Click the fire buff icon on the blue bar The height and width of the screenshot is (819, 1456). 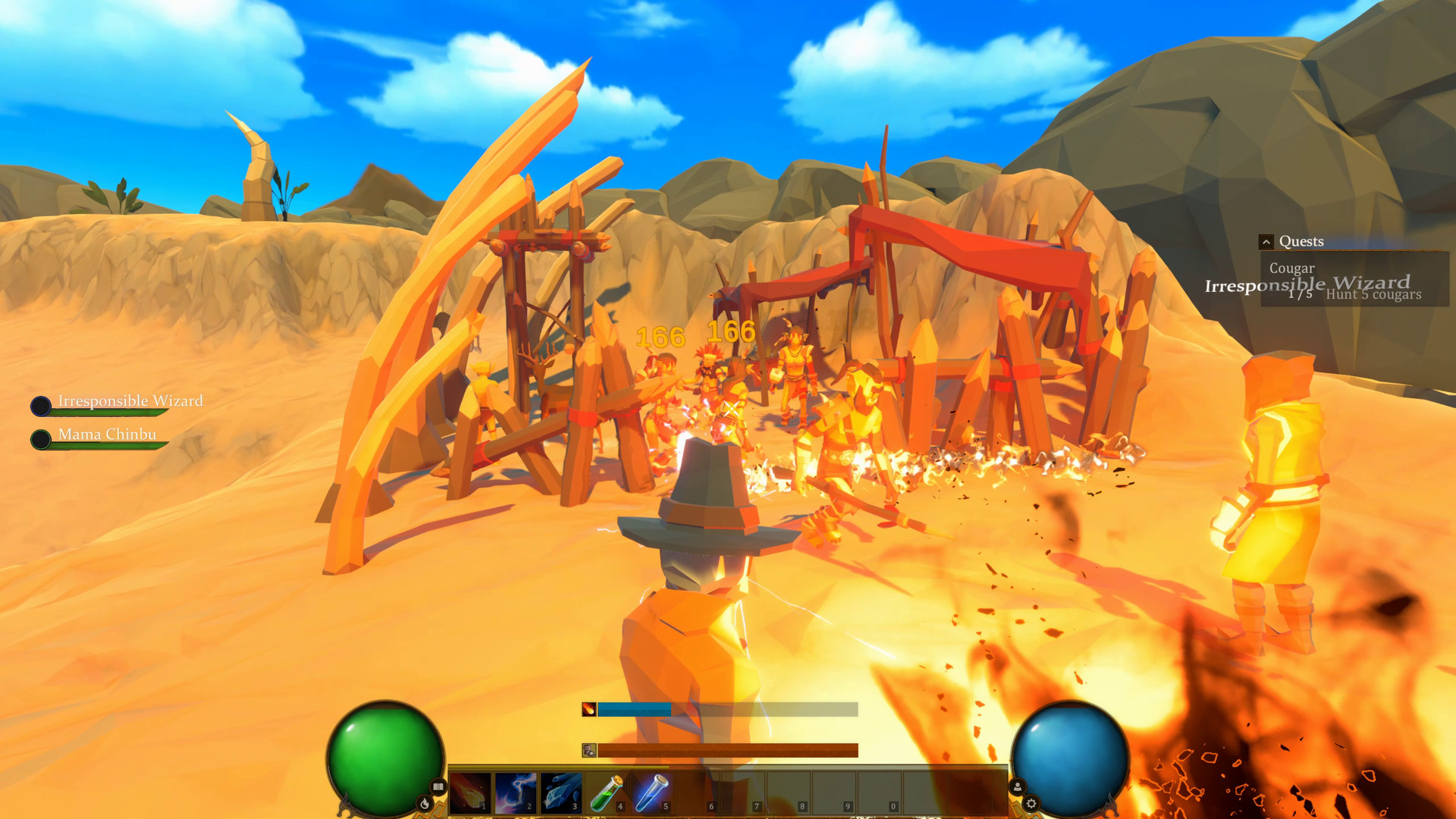coord(589,711)
